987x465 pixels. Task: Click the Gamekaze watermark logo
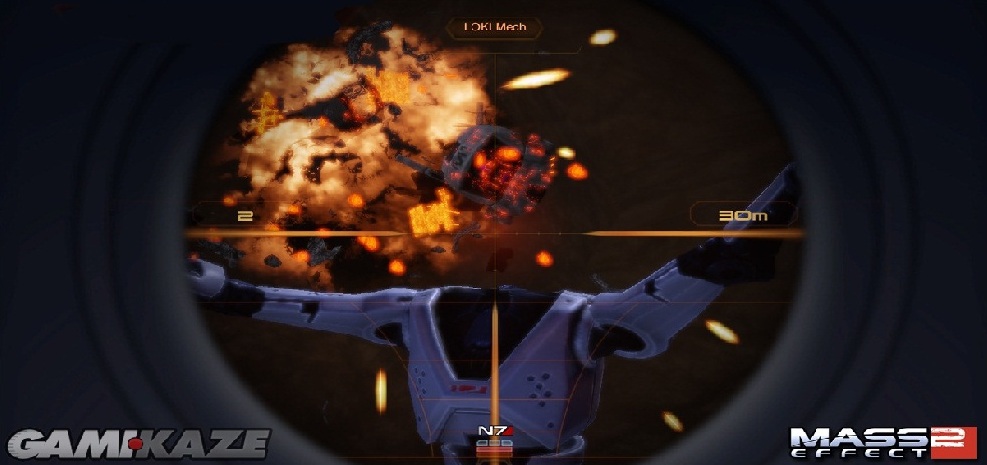(x=139, y=442)
